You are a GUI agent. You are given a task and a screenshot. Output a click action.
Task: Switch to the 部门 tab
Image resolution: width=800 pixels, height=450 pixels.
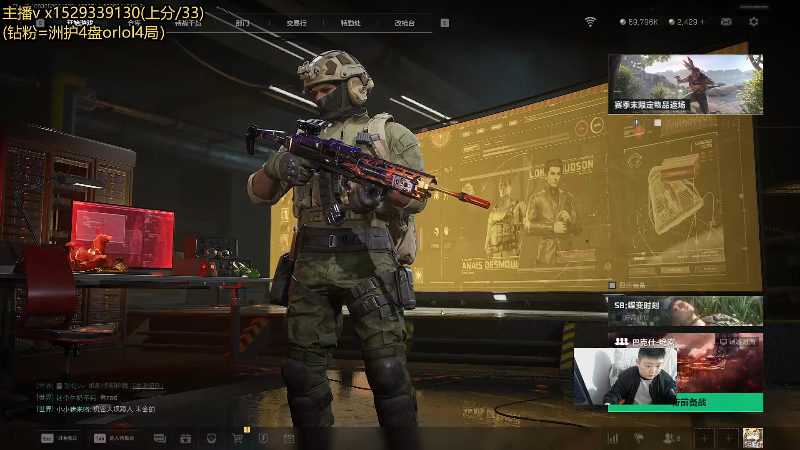[x=243, y=22]
